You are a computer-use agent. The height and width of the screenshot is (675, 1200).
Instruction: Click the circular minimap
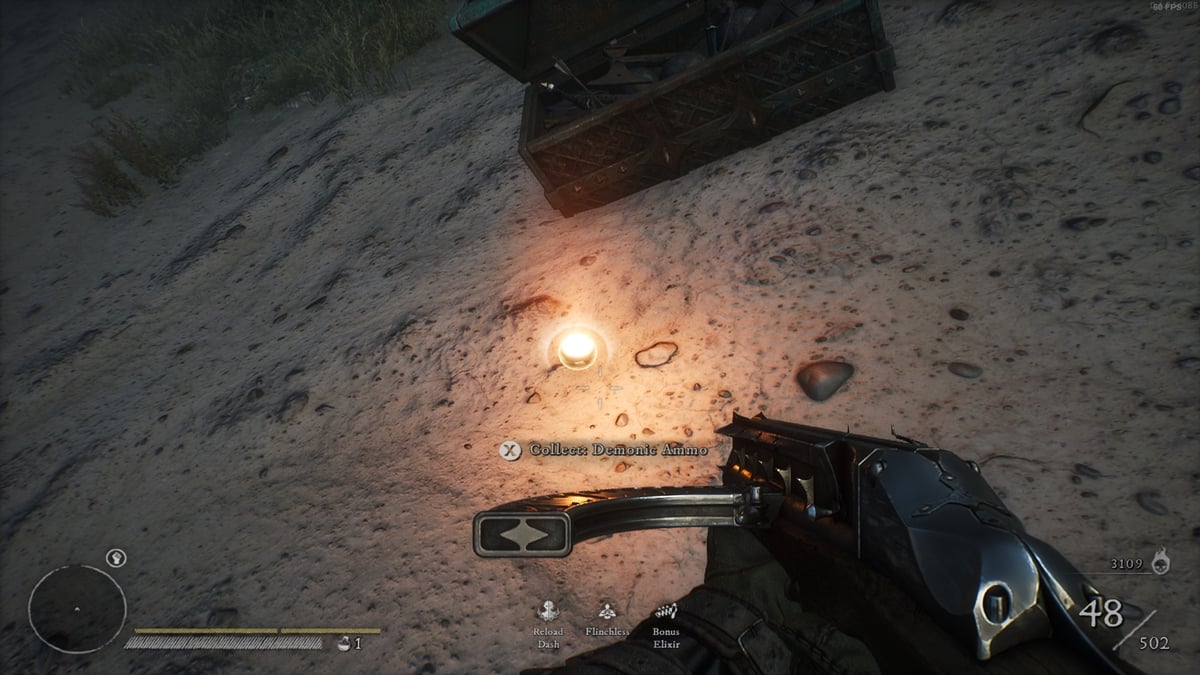pos(77,609)
